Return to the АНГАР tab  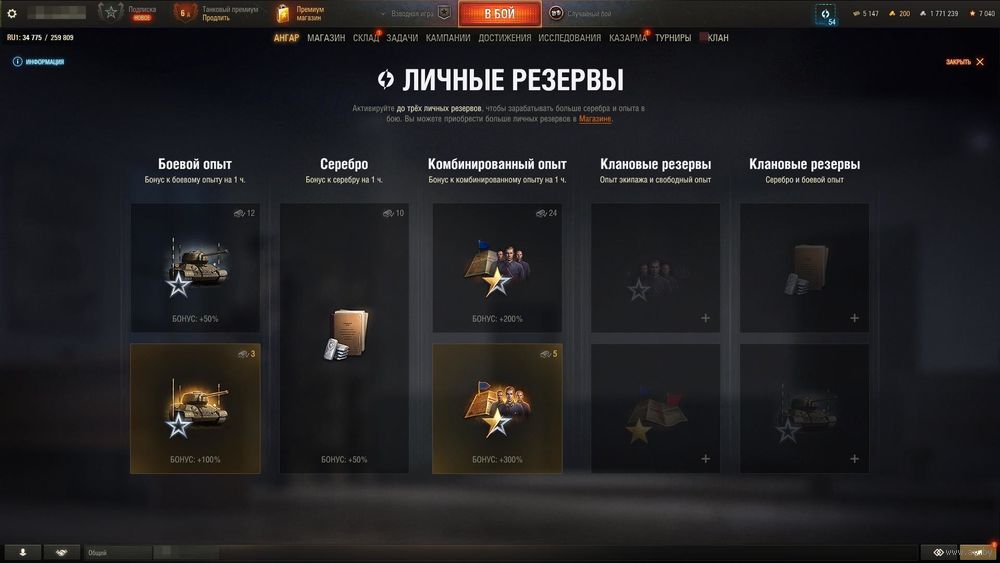(287, 38)
